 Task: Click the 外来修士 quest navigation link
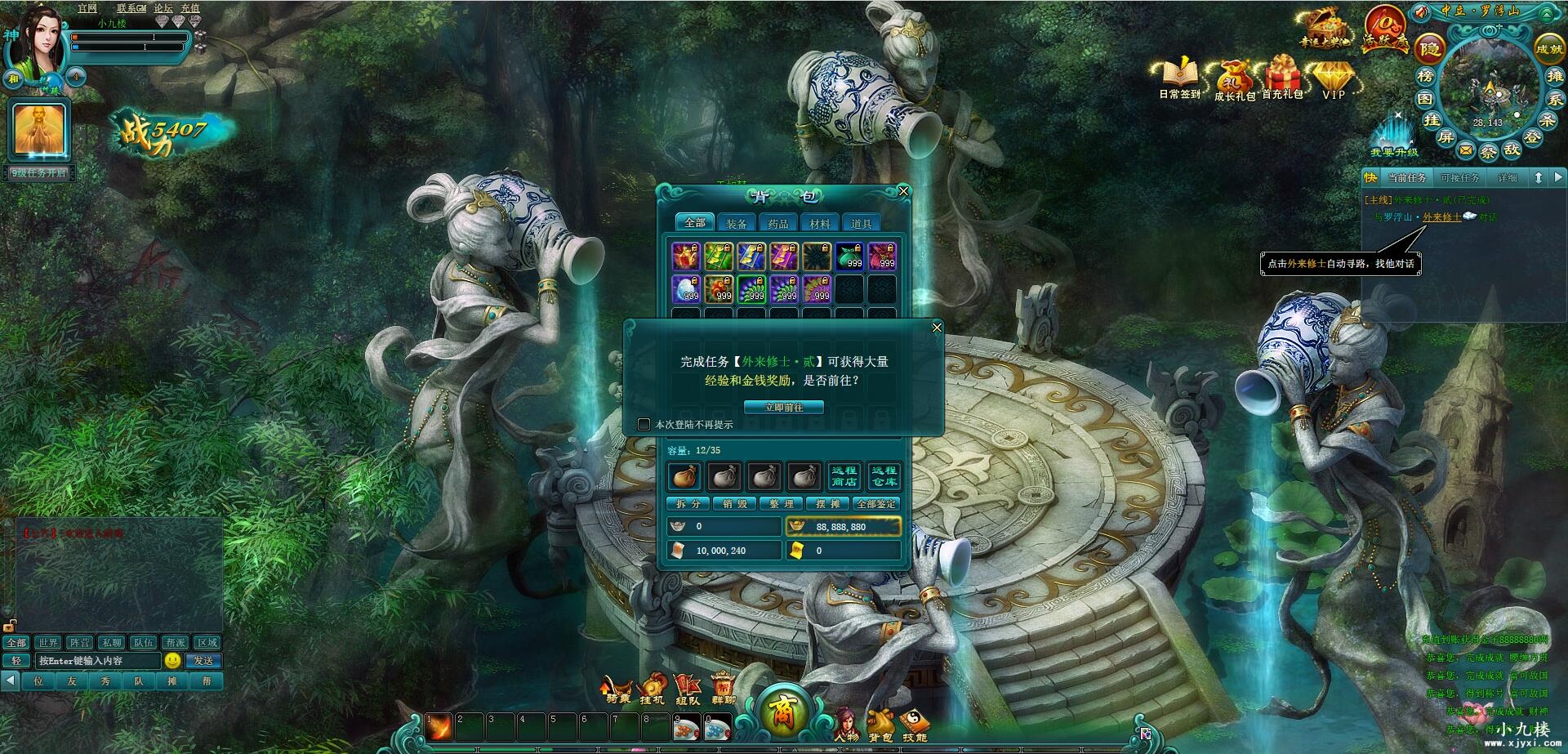point(1443,217)
